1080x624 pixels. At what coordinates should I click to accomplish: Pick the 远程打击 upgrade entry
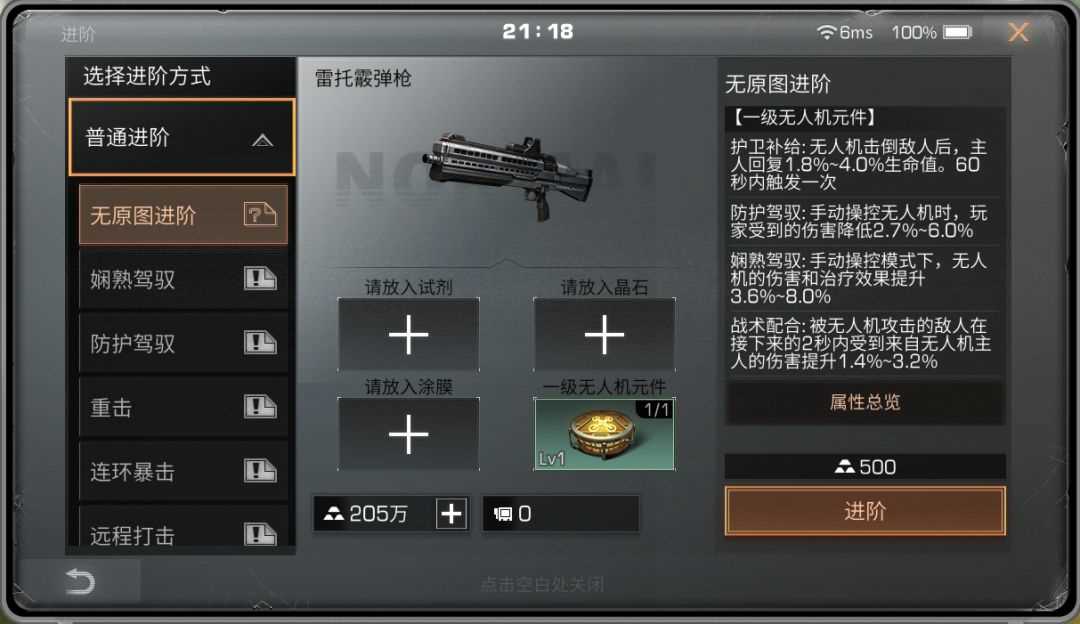(x=183, y=533)
